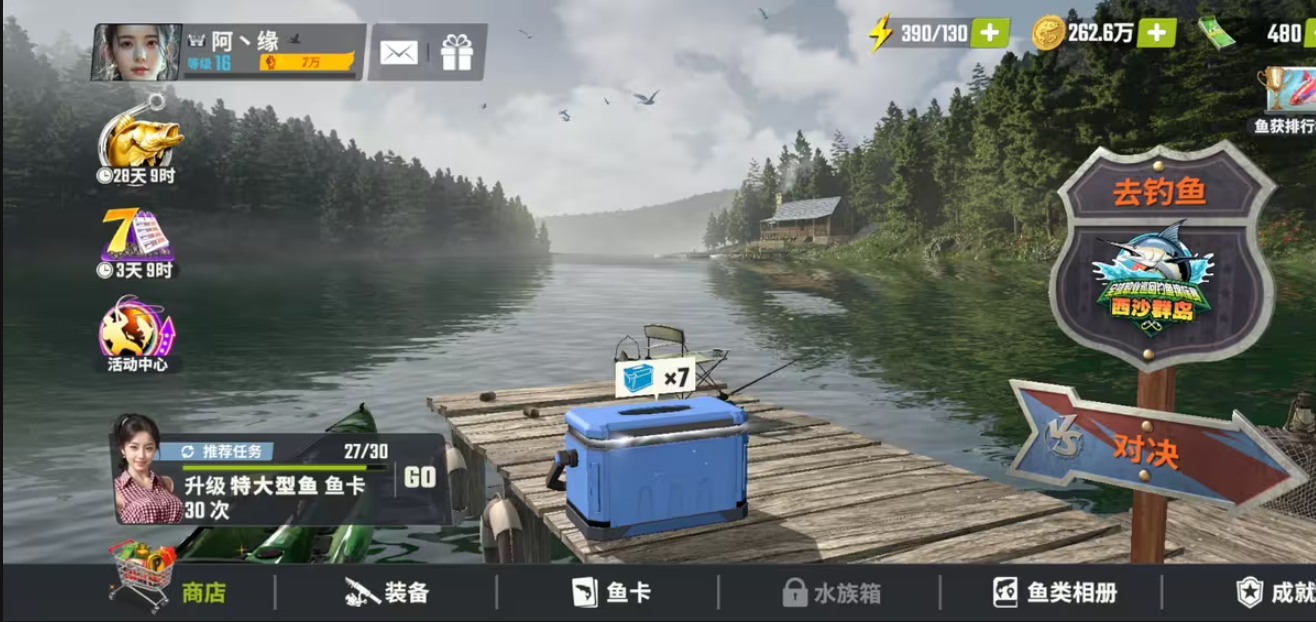Open the 鱼卡 fish cards menu
Image resolution: width=1316 pixels, height=622 pixels.
(x=611, y=592)
